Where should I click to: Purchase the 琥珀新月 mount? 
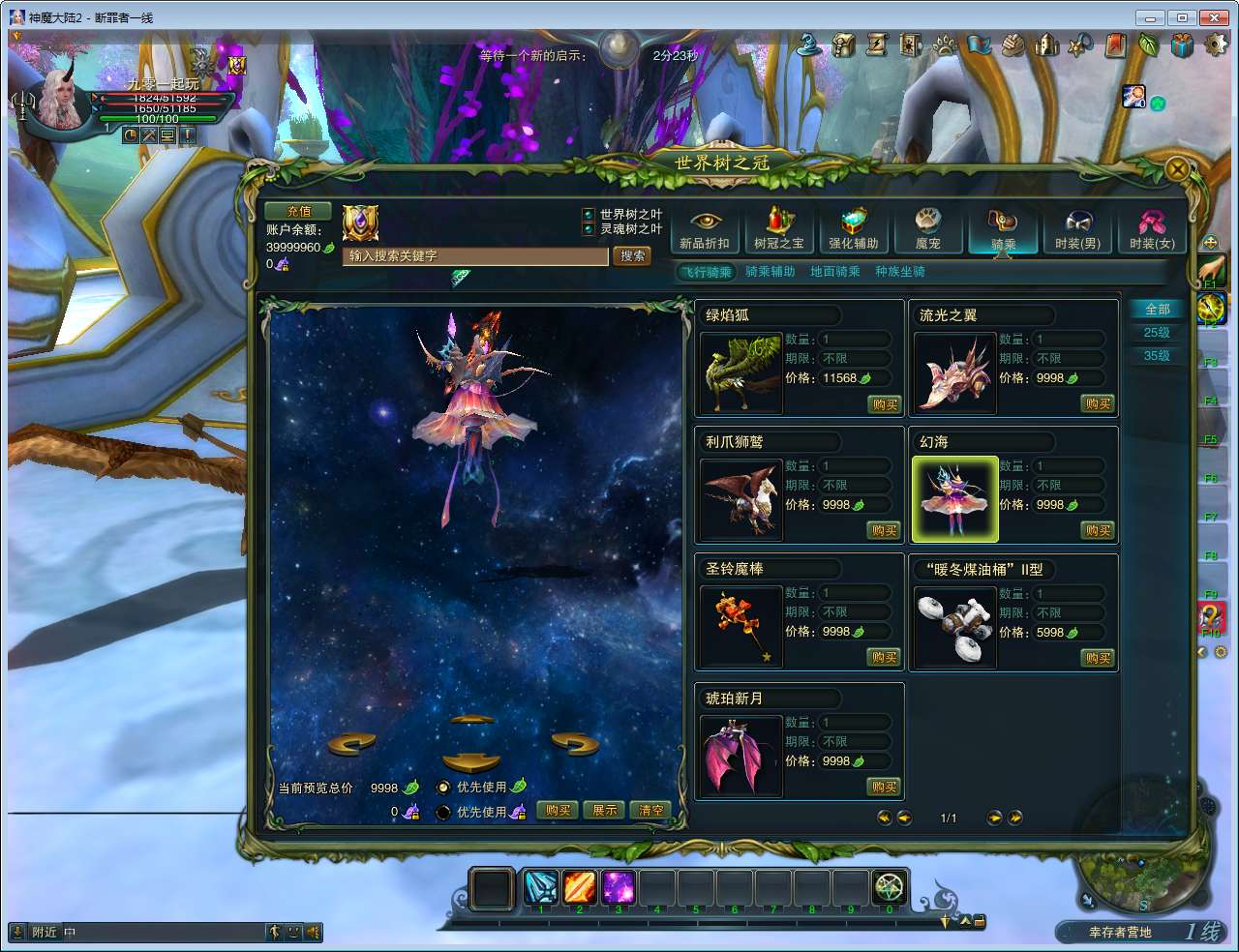pos(885,788)
